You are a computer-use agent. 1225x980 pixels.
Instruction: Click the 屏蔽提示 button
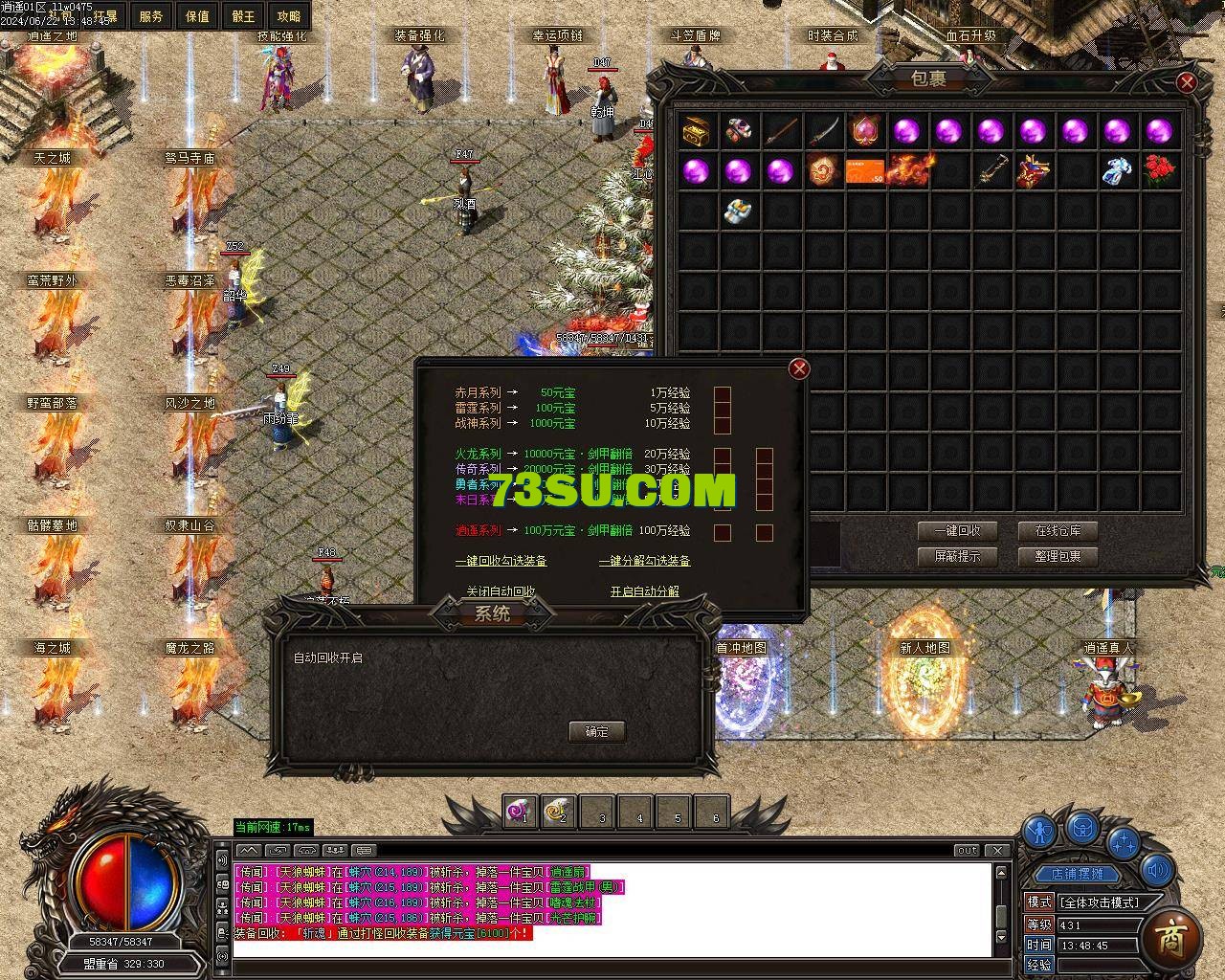(x=957, y=556)
